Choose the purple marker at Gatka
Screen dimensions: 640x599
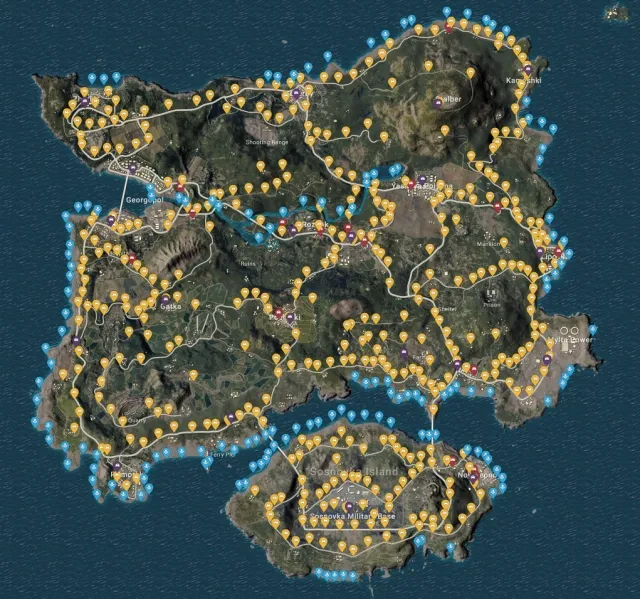tap(165, 297)
